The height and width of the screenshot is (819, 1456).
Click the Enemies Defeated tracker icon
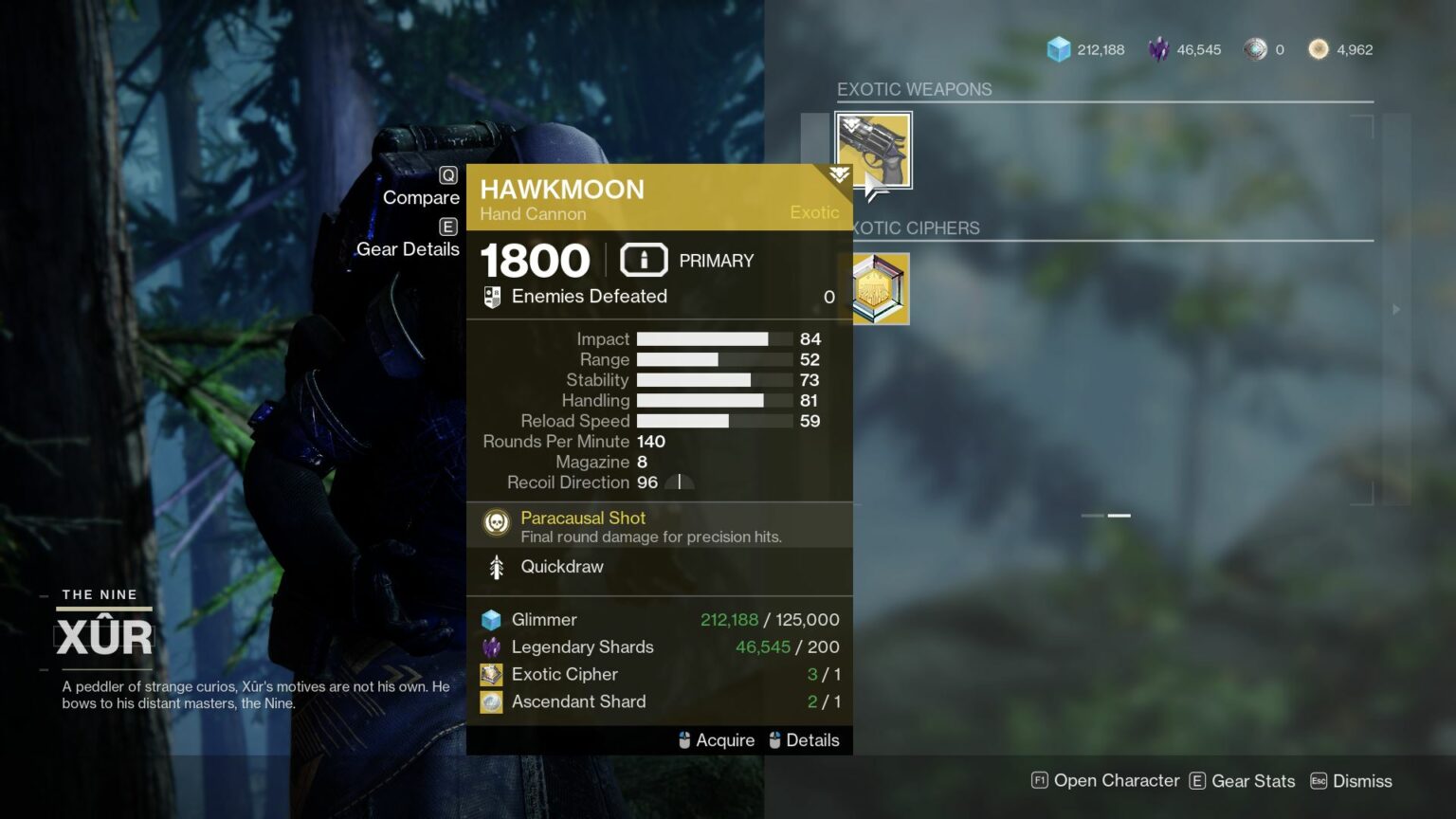click(x=491, y=296)
